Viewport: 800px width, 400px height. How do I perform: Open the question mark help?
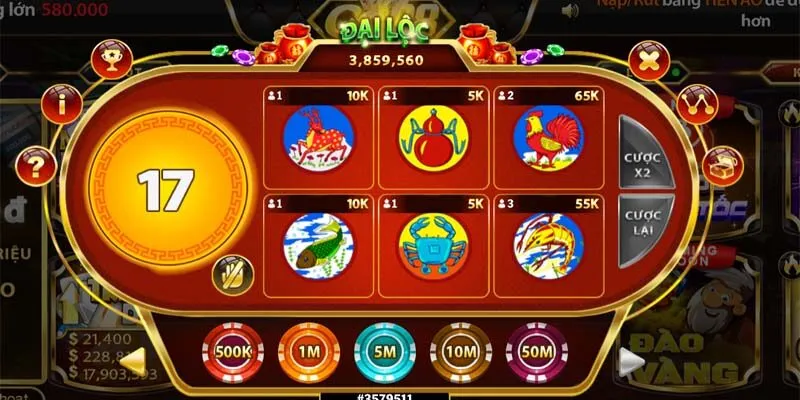pyautogui.click(x=36, y=163)
